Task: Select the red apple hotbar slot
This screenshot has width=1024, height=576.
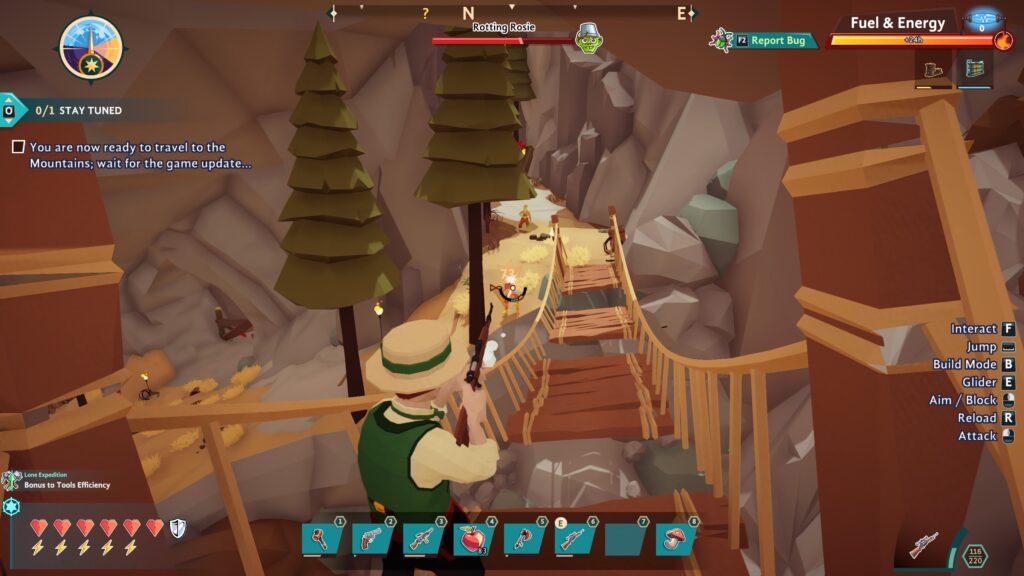Action: pyautogui.click(x=474, y=539)
